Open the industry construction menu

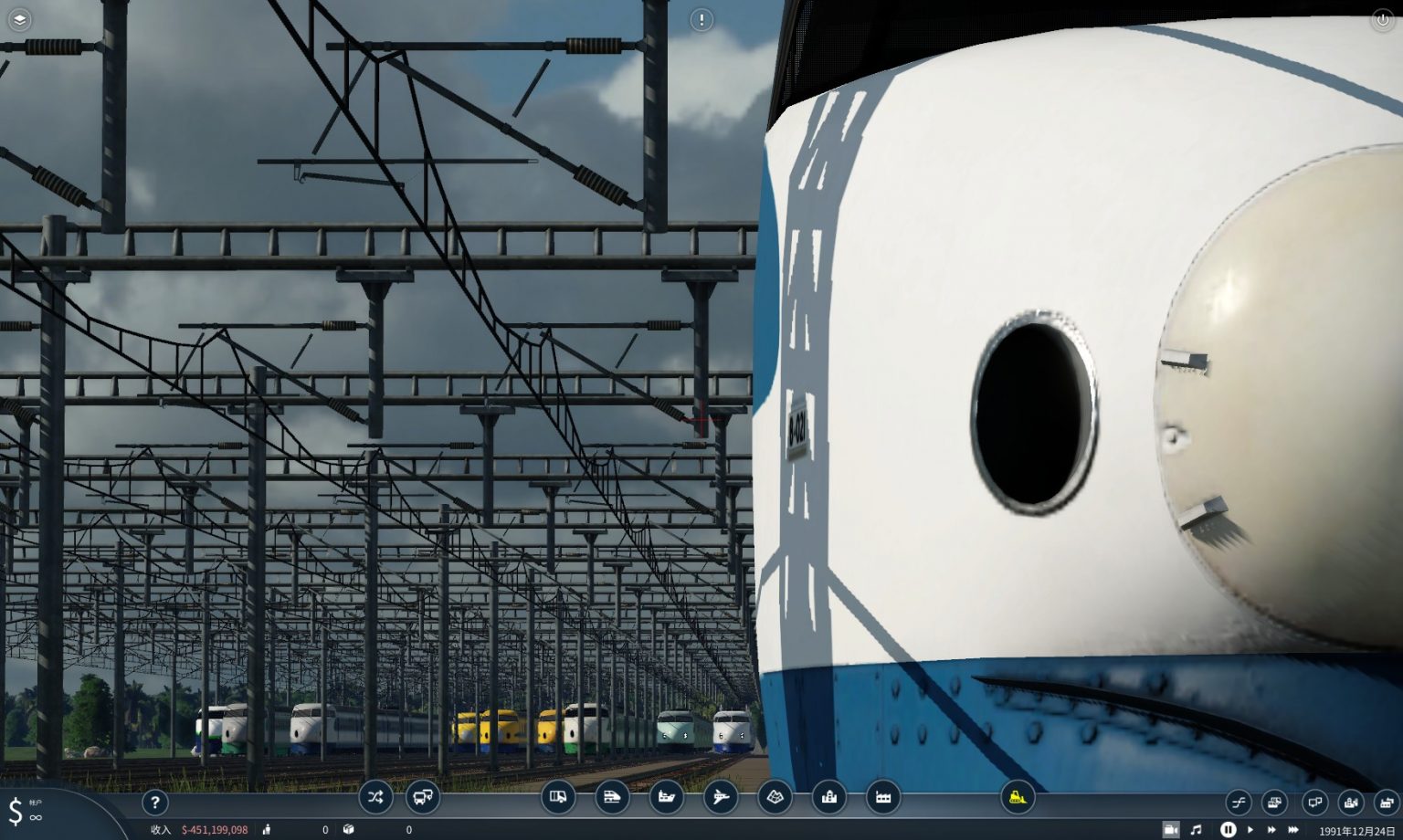(883, 797)
